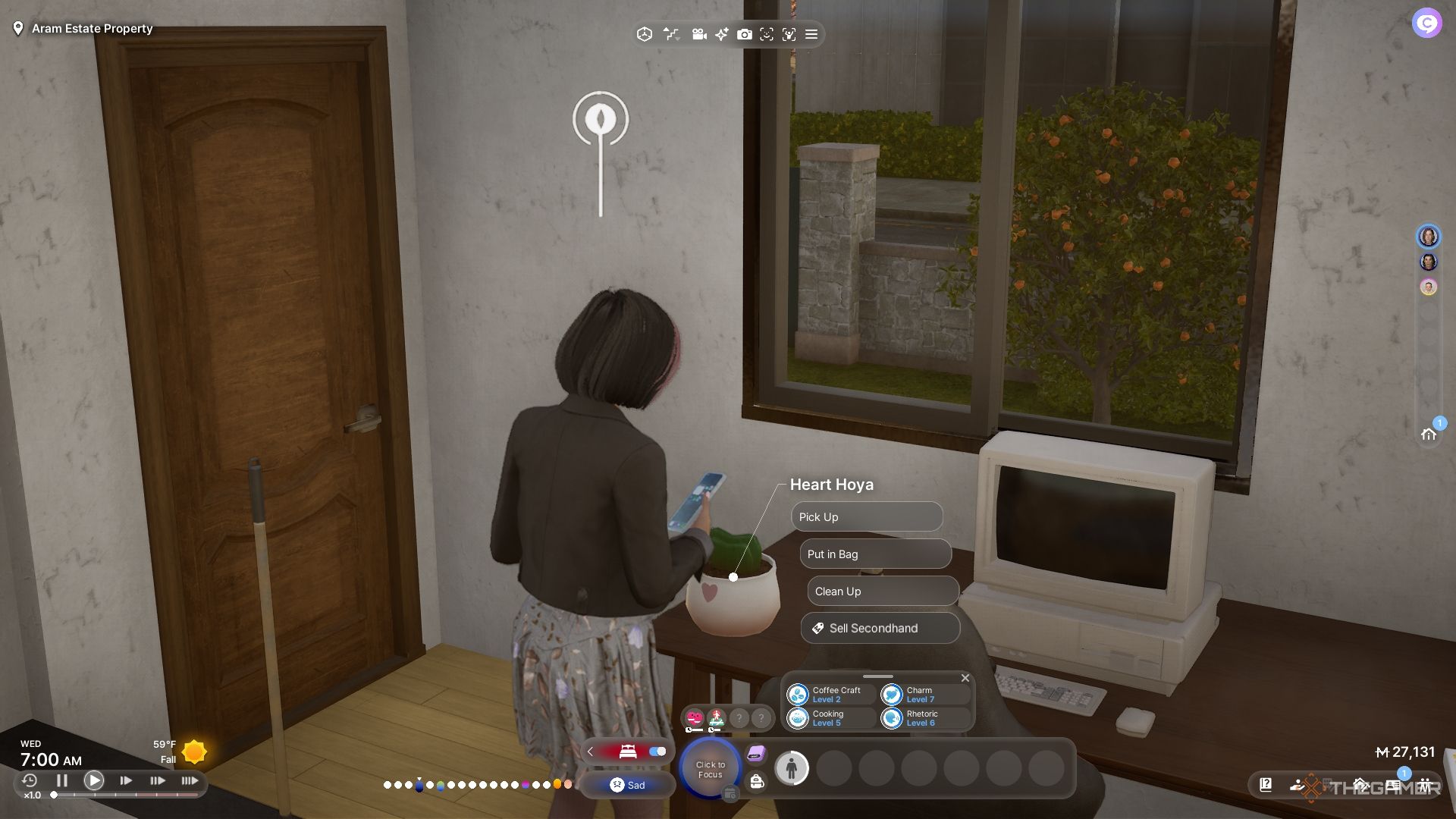Close the skills popup panel

(965, 678)
